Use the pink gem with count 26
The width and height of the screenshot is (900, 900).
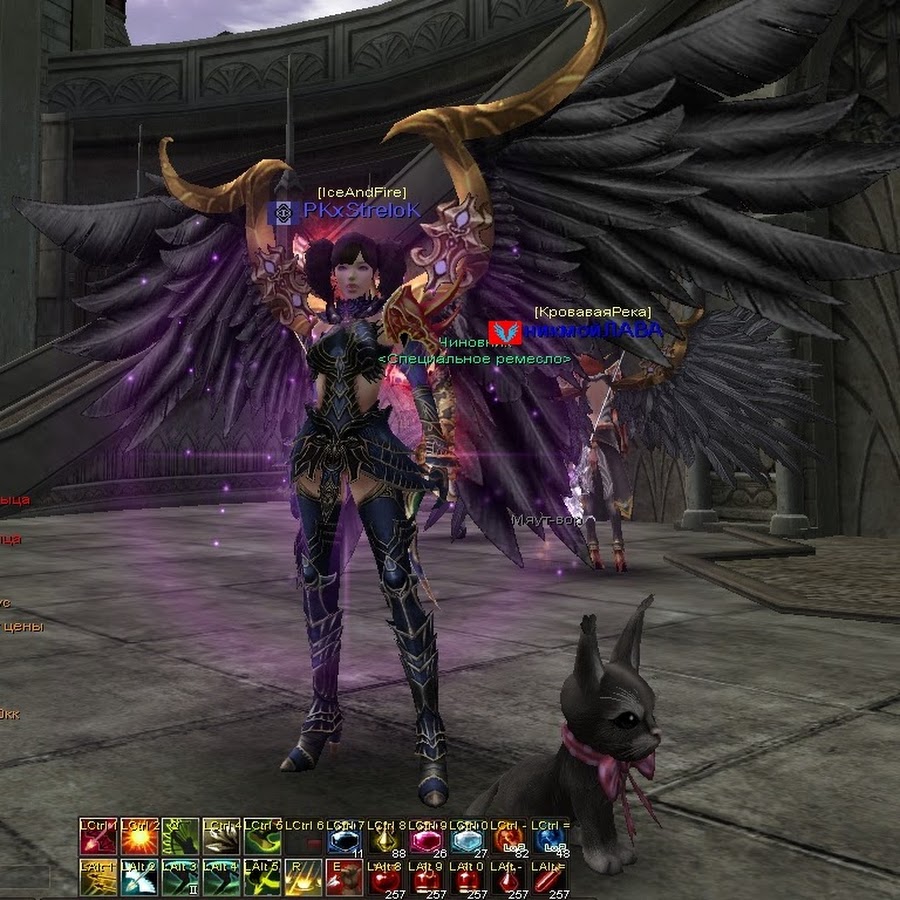point(427,840)
